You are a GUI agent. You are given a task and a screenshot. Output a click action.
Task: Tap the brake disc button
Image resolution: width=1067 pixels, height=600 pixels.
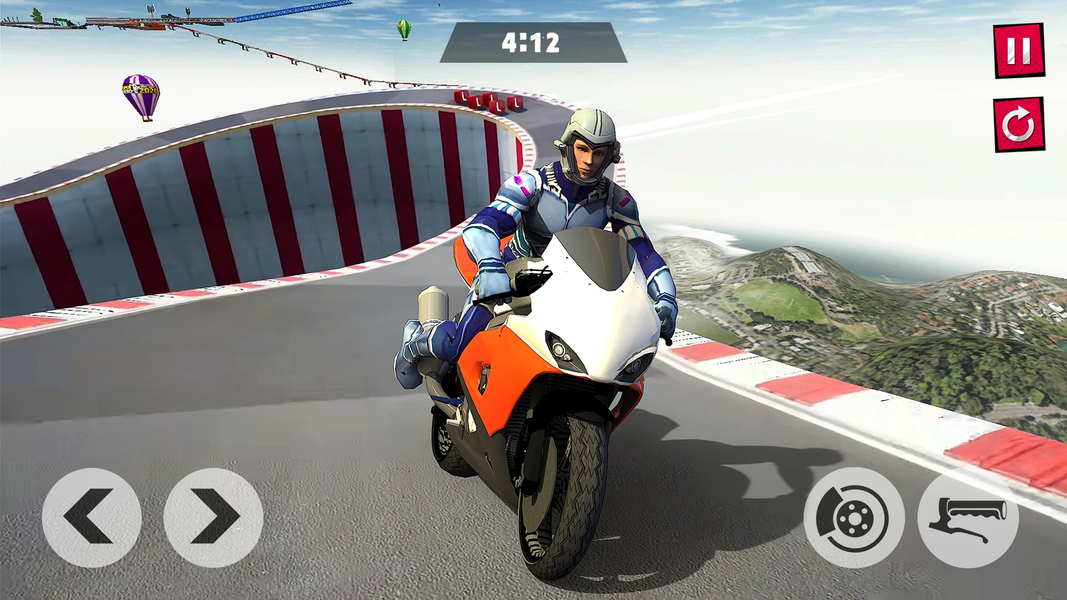point(854,518)
